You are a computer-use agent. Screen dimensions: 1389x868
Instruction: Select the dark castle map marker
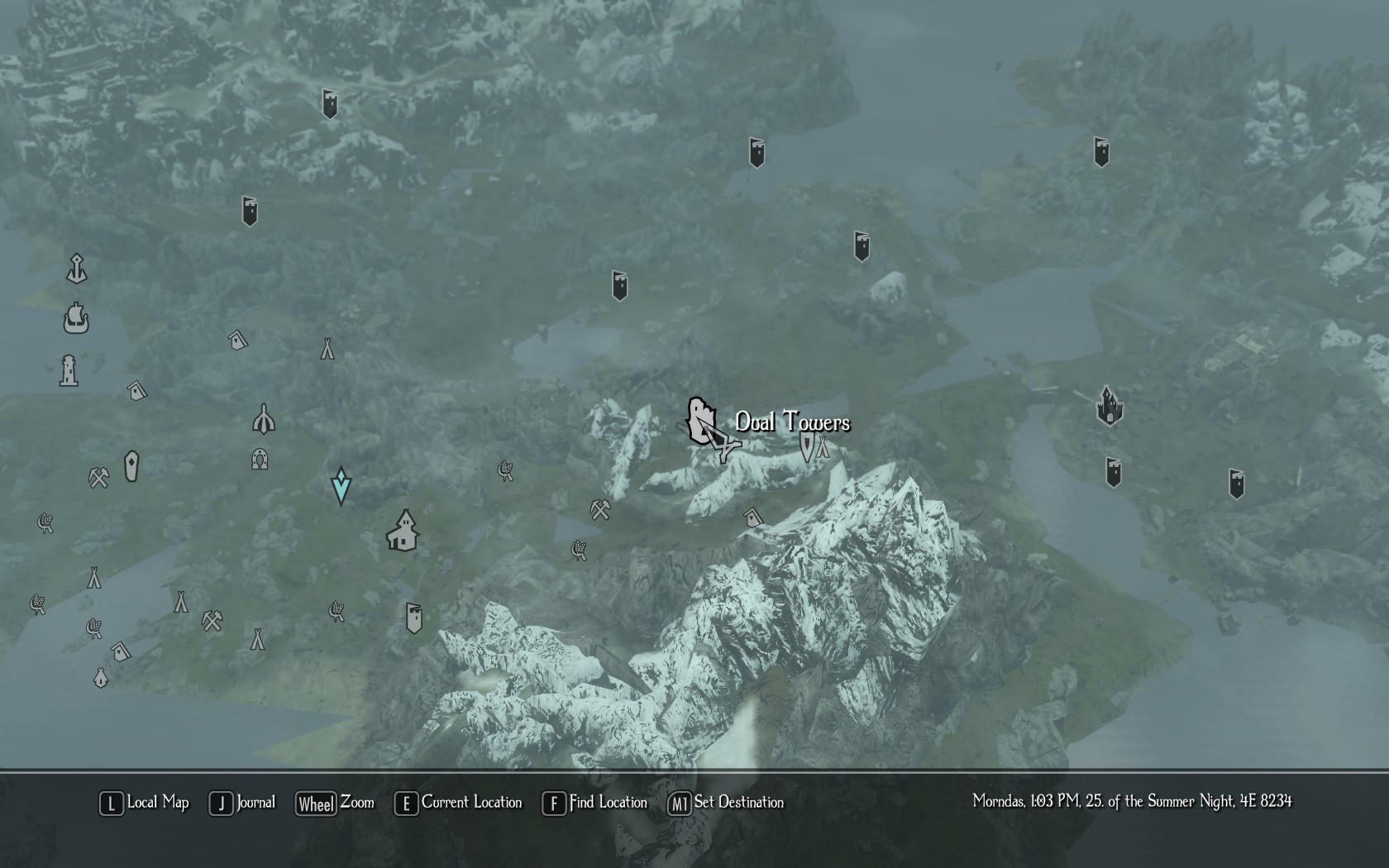point(1109,406)
